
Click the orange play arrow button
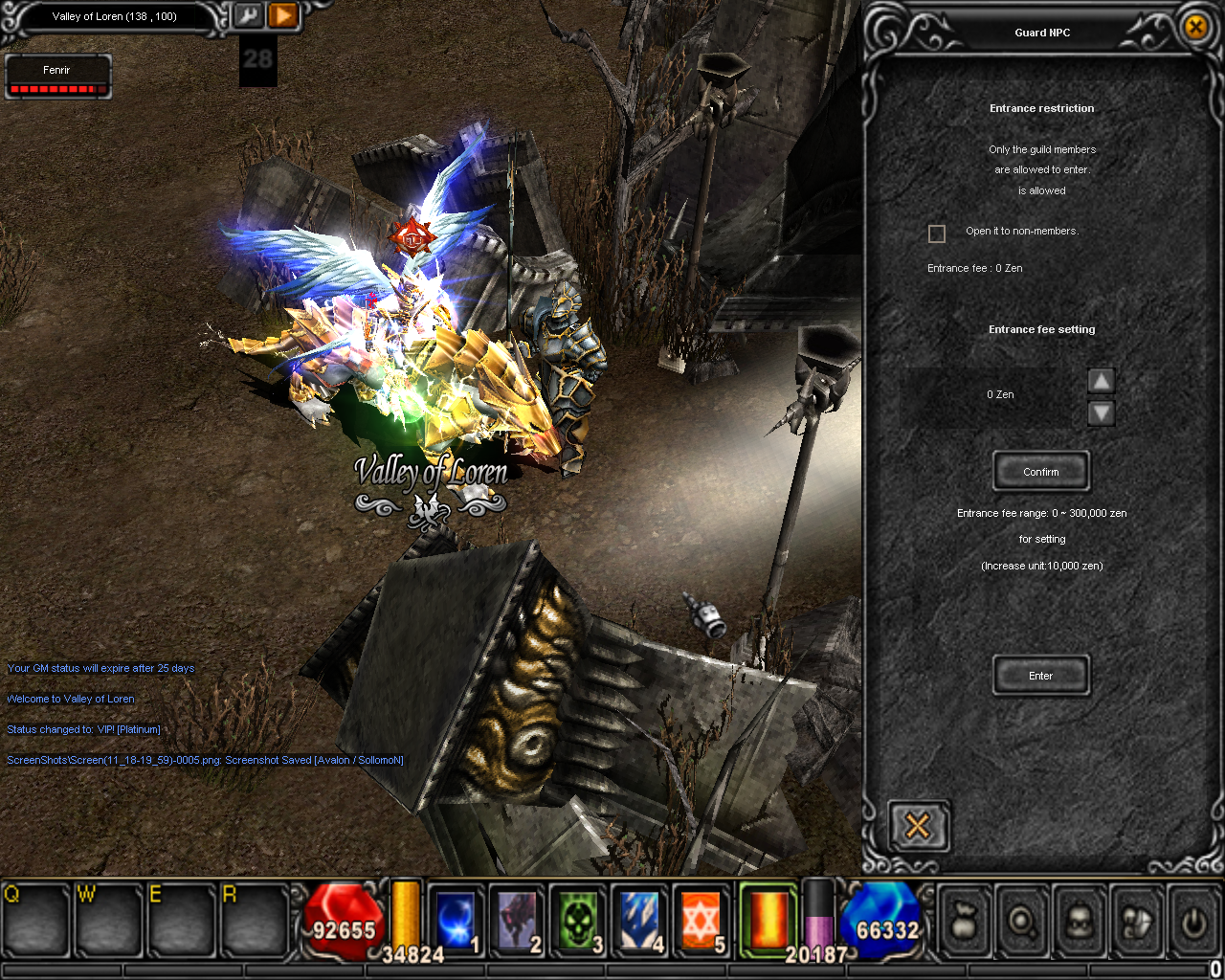(x=283, y=16)
